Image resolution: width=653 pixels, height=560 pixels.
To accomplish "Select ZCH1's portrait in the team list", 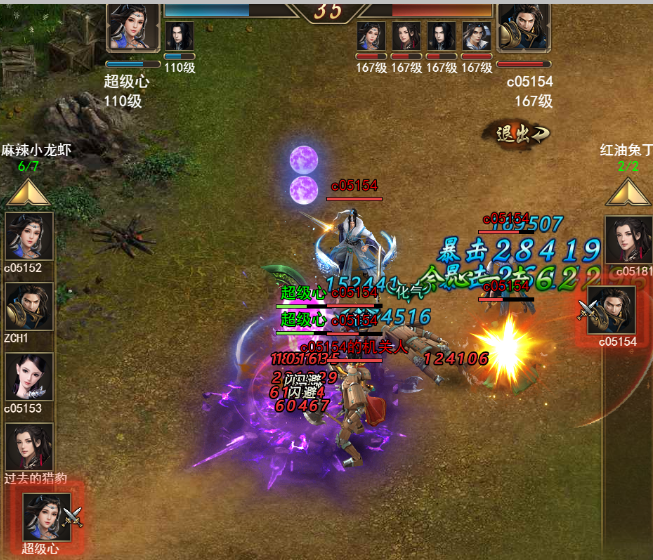I will [x=30, y=306].
